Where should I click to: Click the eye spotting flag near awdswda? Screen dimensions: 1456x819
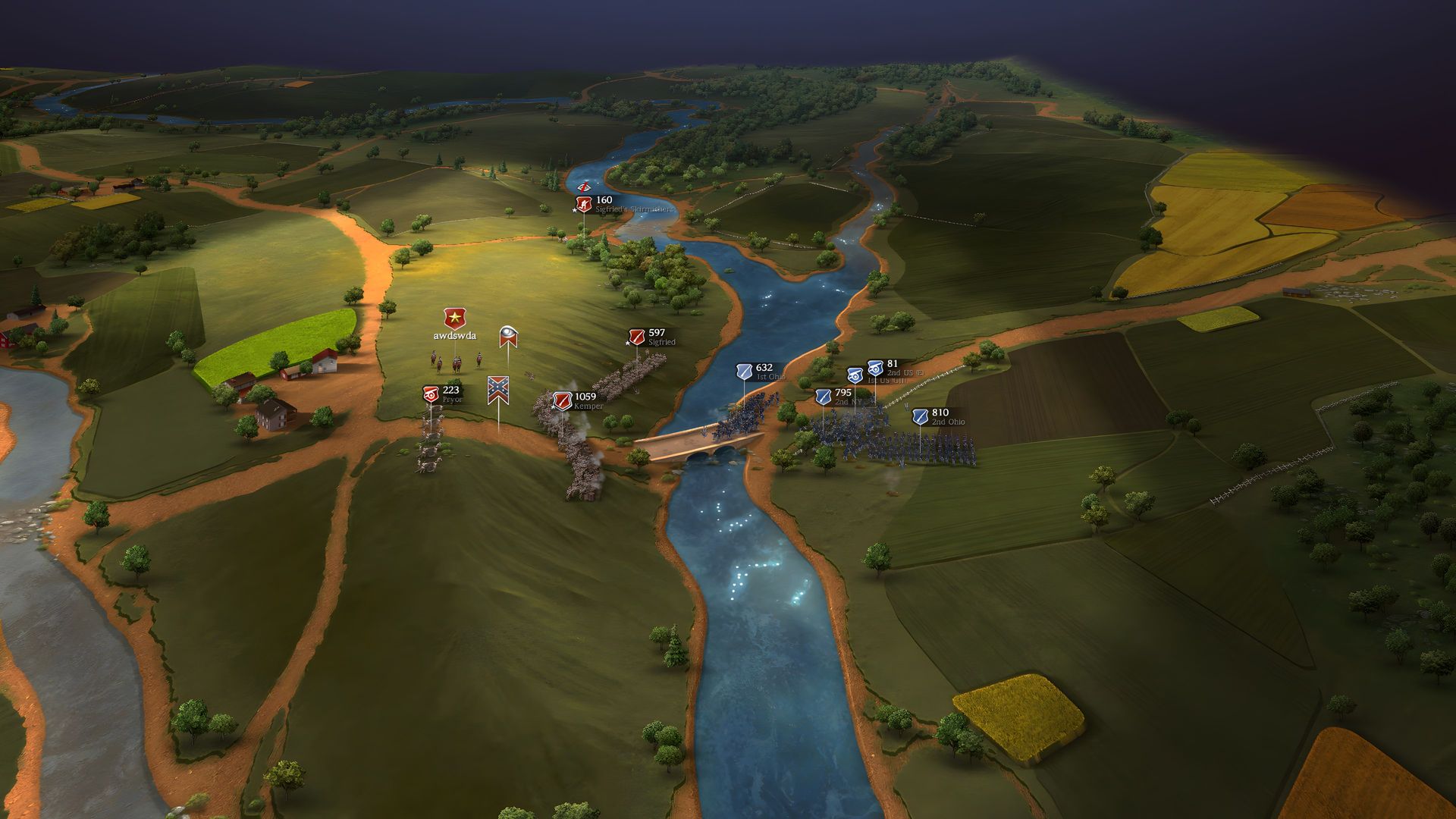[508, 336]
